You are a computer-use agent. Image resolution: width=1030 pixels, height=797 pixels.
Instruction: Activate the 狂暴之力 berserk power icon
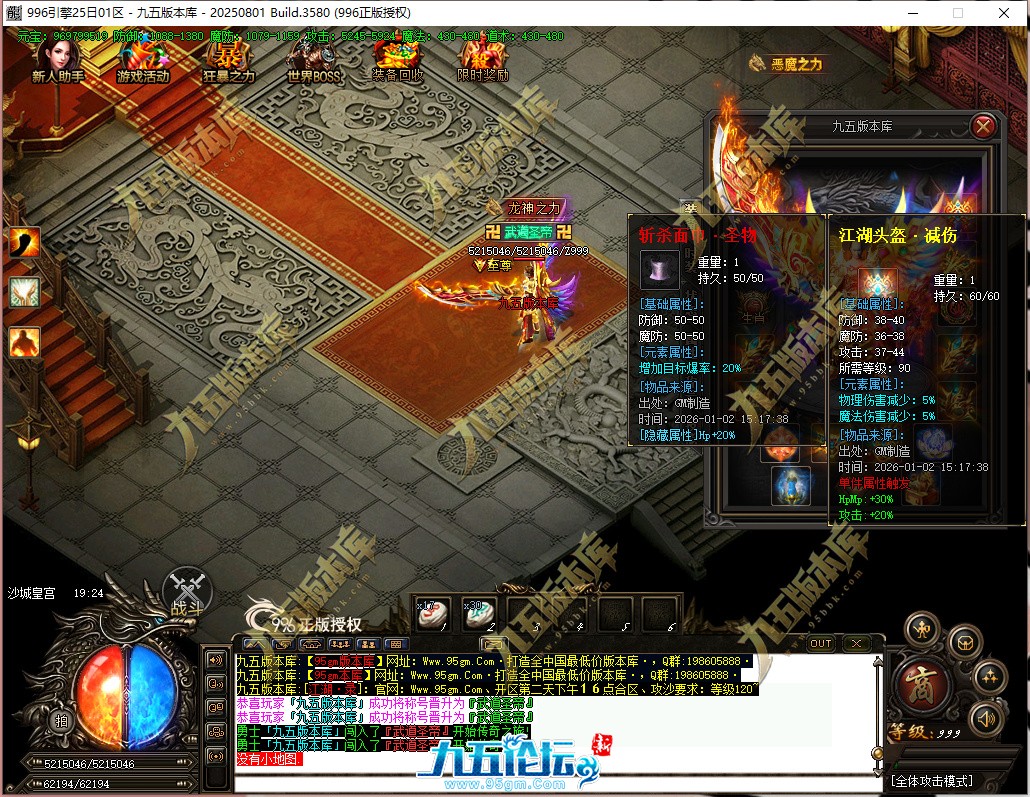click(x=229, y=60)
